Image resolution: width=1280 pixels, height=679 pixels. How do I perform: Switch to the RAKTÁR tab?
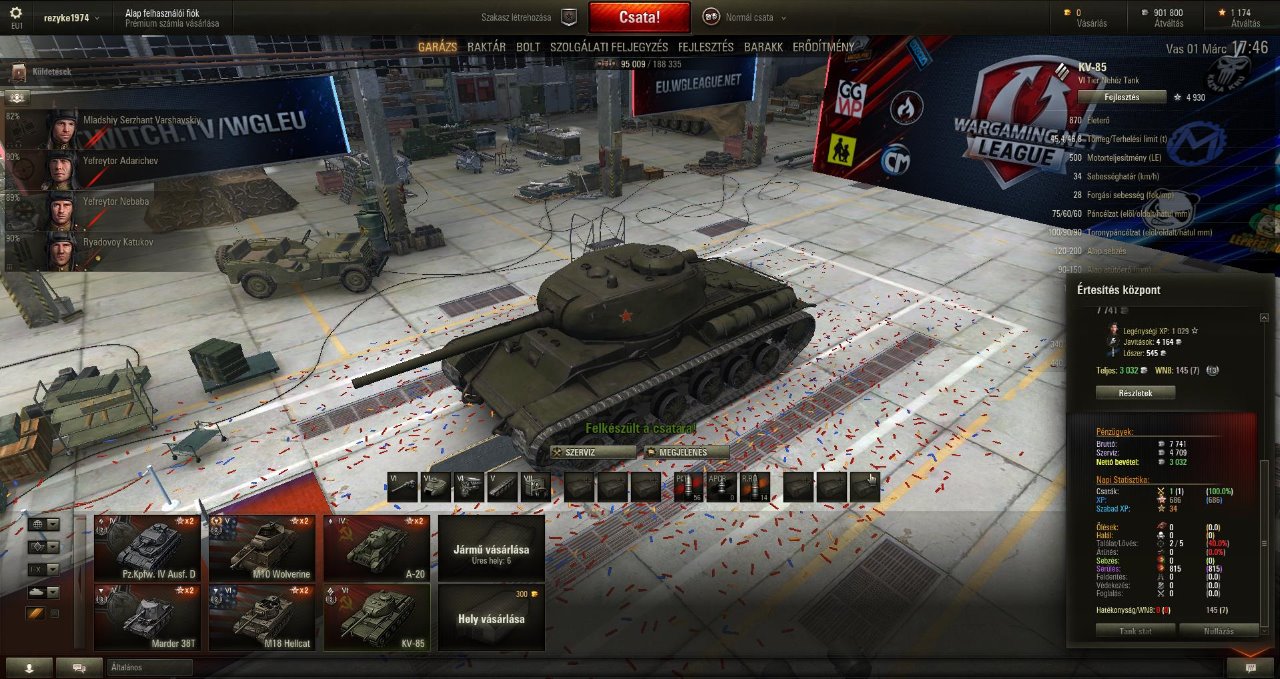coord(486,47)
